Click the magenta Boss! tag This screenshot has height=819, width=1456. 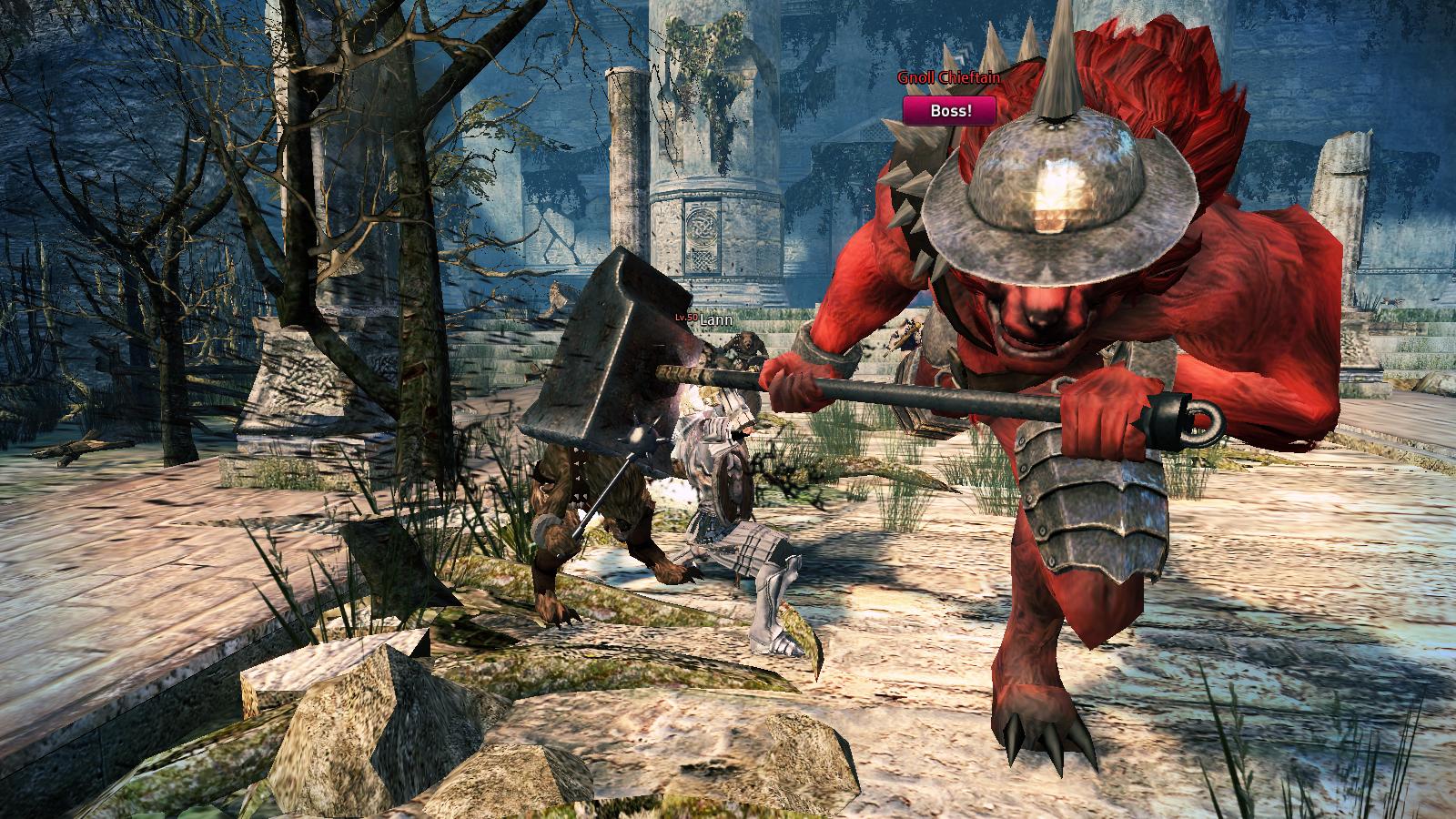pos(948,111)
